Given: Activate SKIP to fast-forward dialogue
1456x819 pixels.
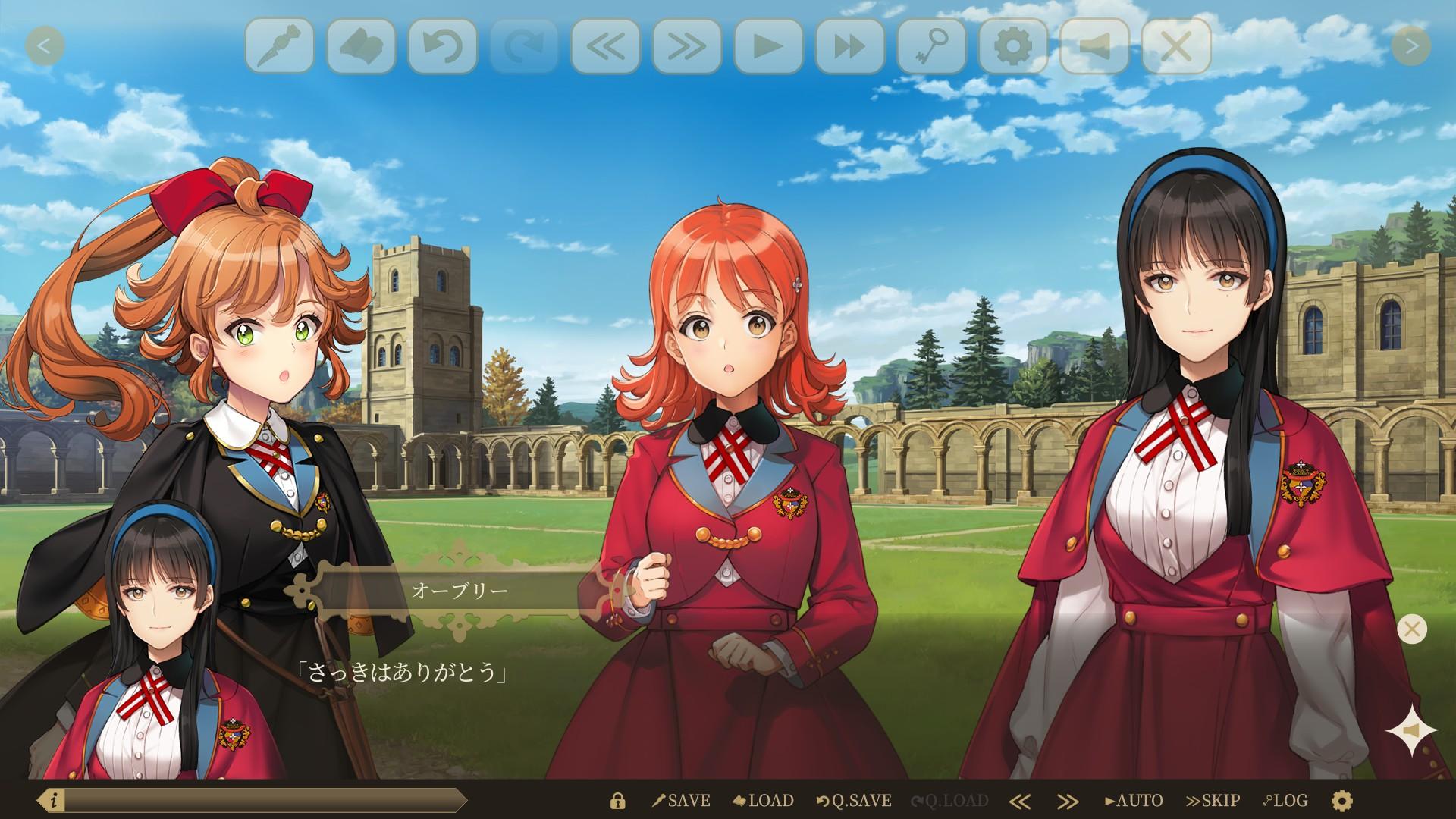Looking at the screenshot, I should tap(1213, 801).
